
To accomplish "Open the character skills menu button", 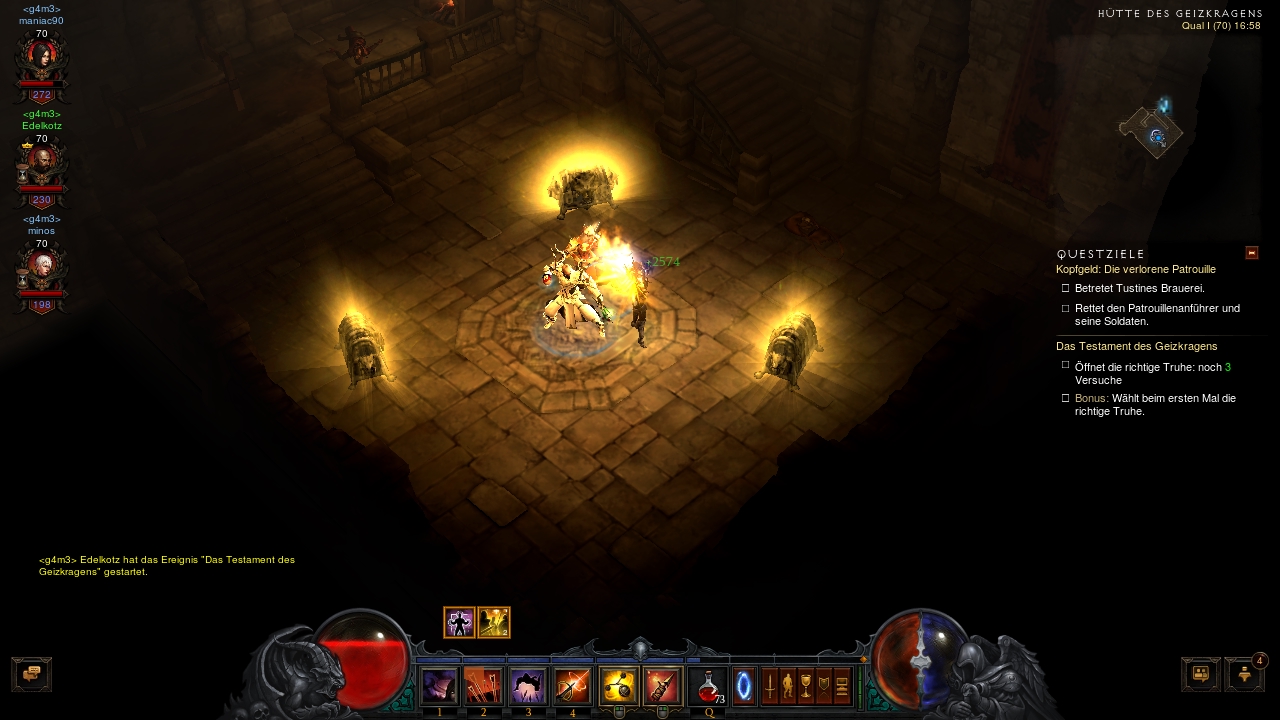I will [x=788, y=686].
